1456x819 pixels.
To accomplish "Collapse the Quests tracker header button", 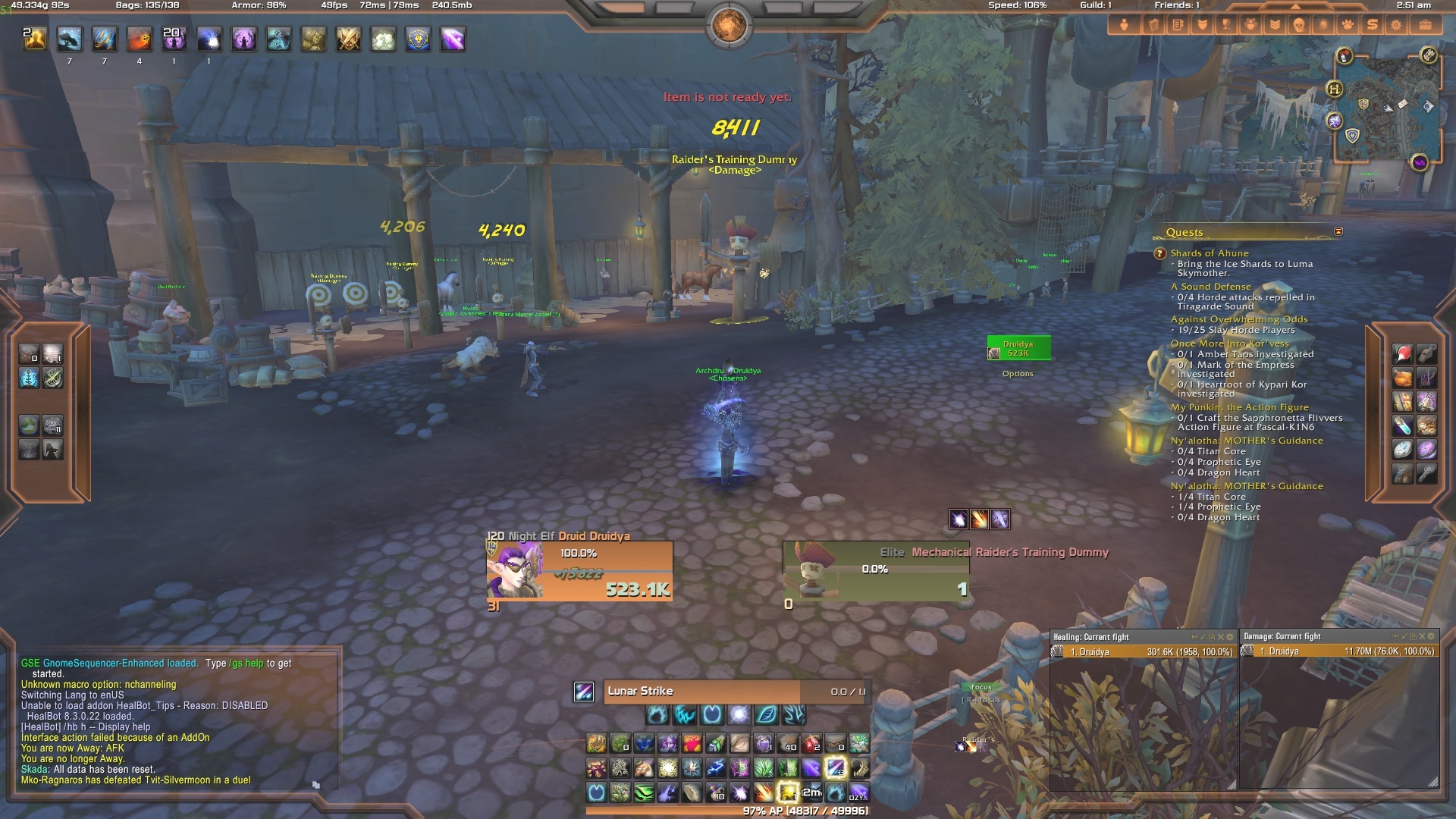I will [1338, 231].
